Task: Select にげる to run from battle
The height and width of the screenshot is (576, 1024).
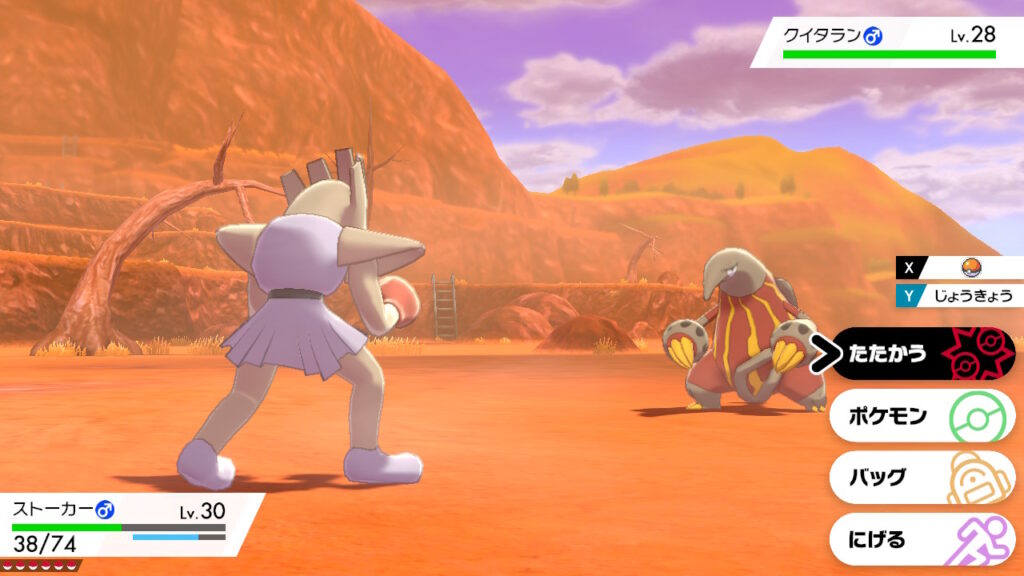Action: pos(921,539)
